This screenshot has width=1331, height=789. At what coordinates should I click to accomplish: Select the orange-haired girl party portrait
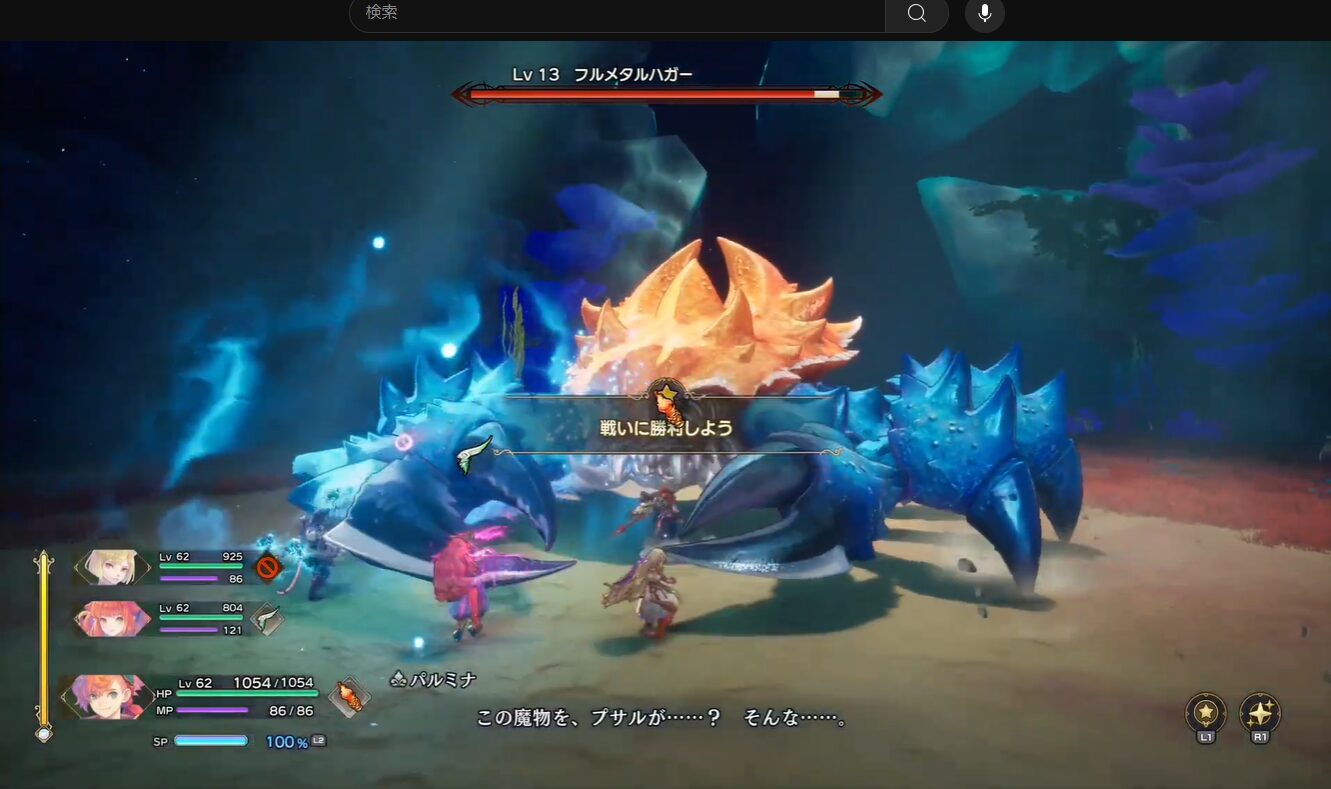coord(110,618)
